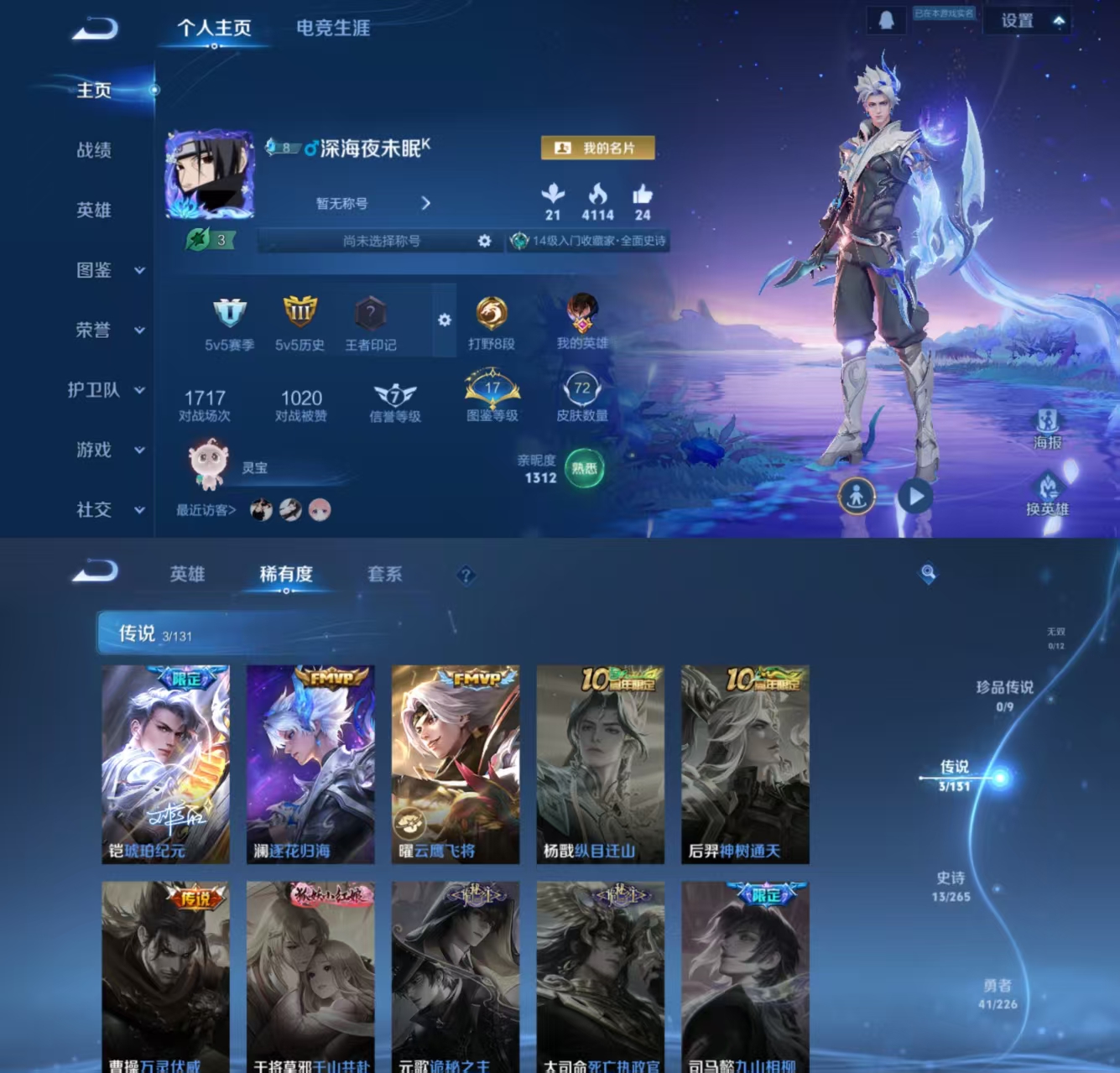Image resolution: width=1120 pixels, height=1073 pixels.
Task: Expand the 荣誉 sidebar menu
Action: 109,330
